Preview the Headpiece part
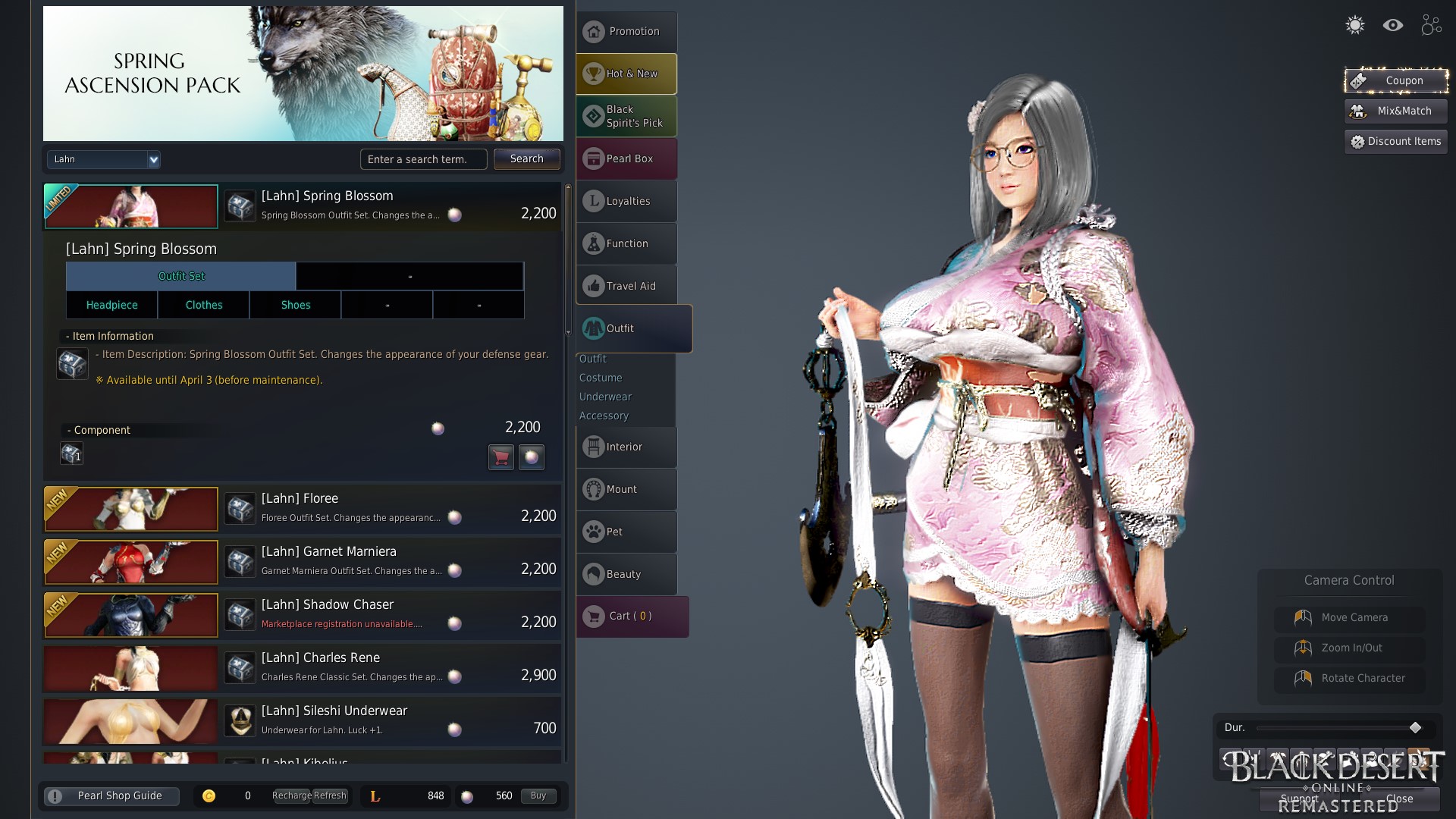 111,305
